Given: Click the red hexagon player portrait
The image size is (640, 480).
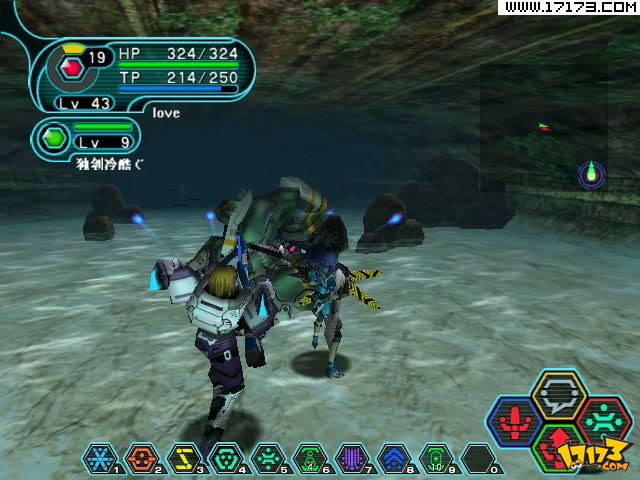Looking at the screenshot, I should 70,68.
